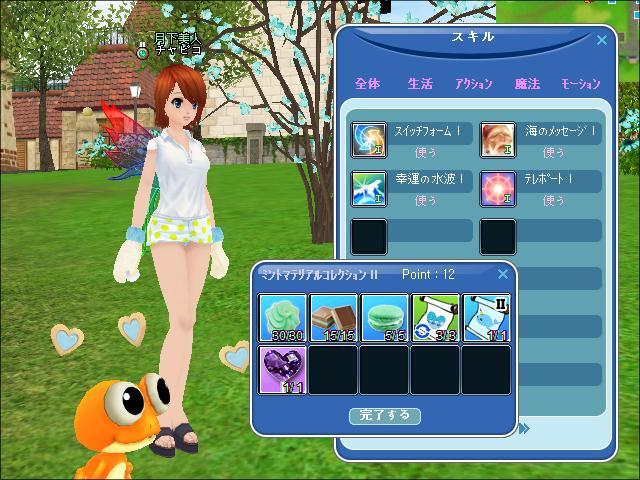Choose the 幸運の水波 skill icon
The image size is (640, 480).
click(x=369, y=188)
